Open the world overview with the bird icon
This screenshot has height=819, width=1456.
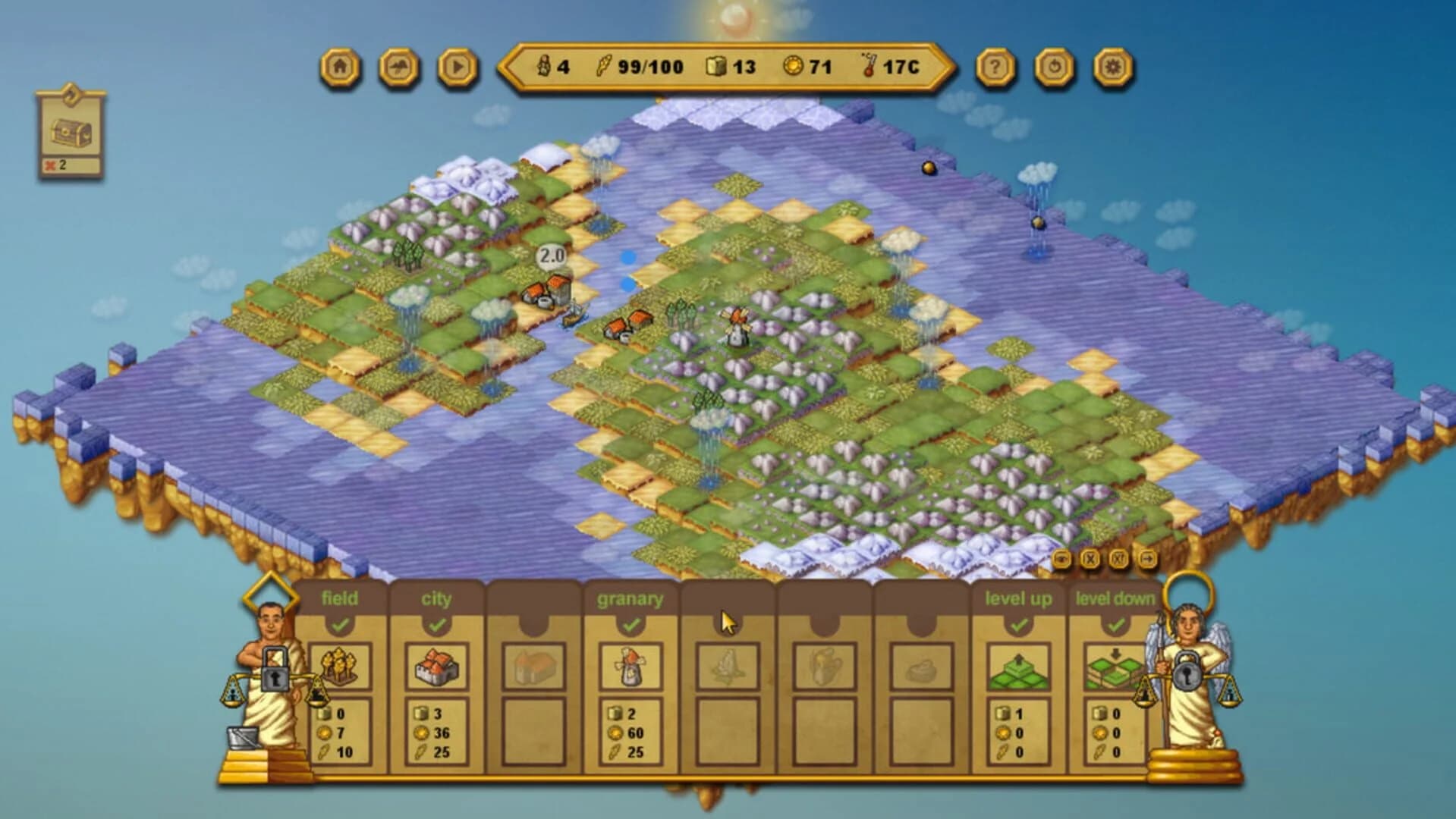coord(397,69)
